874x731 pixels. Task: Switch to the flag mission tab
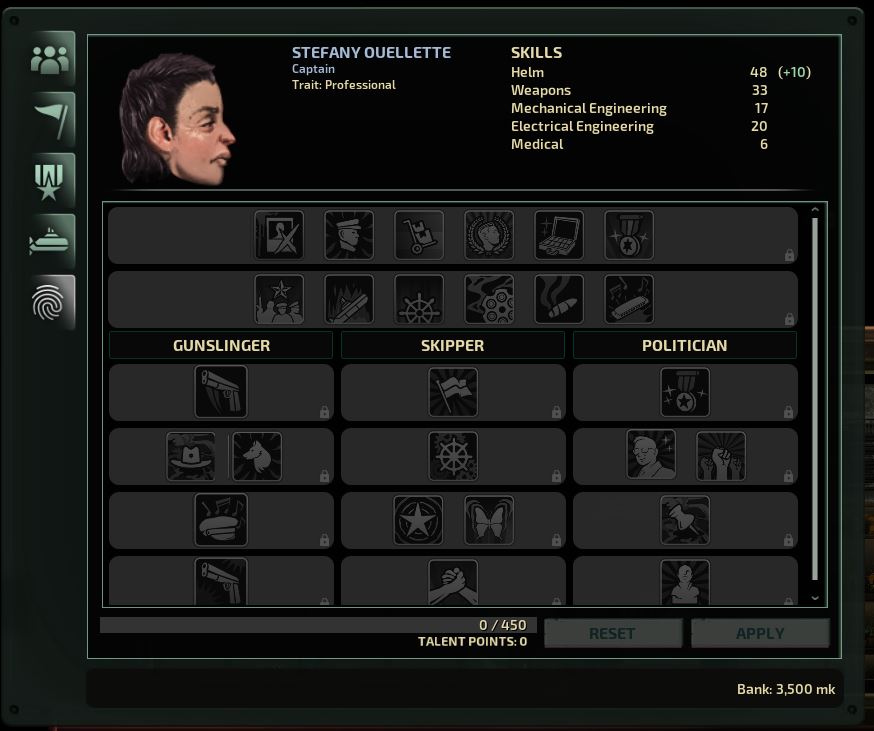pyautogui.click(x=51, y=120)
